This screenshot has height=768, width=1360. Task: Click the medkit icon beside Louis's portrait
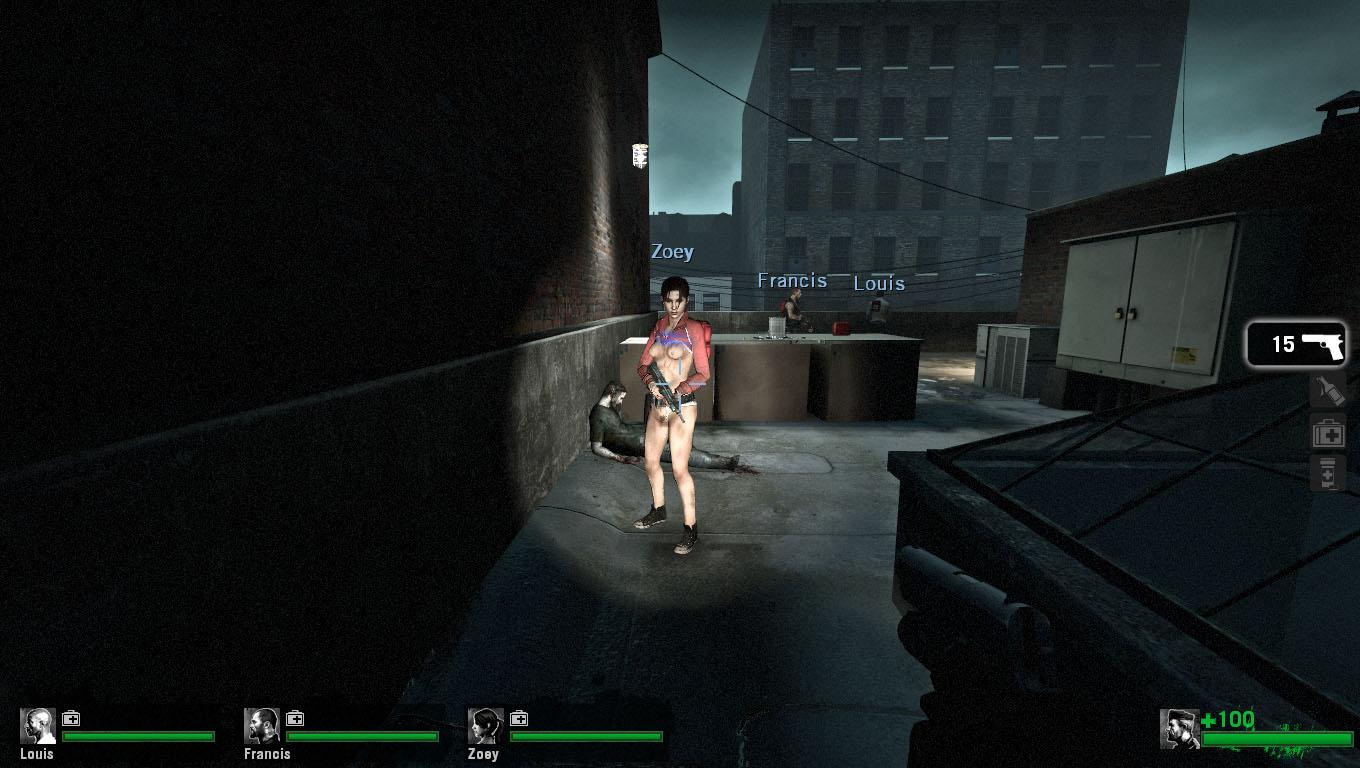click(x=71, y=718)
